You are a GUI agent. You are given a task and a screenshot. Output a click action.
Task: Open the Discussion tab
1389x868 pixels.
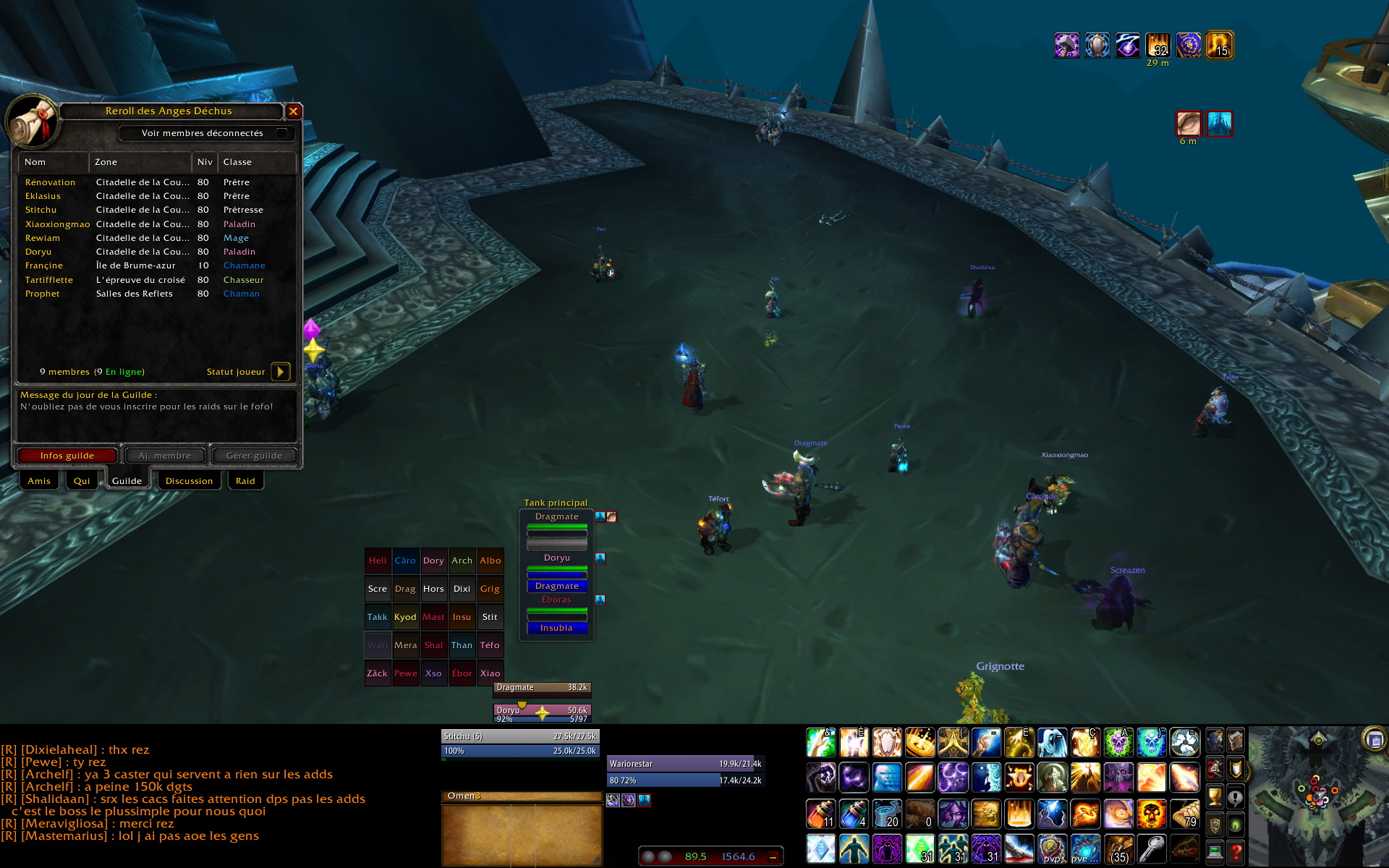(x=189, y=481)
